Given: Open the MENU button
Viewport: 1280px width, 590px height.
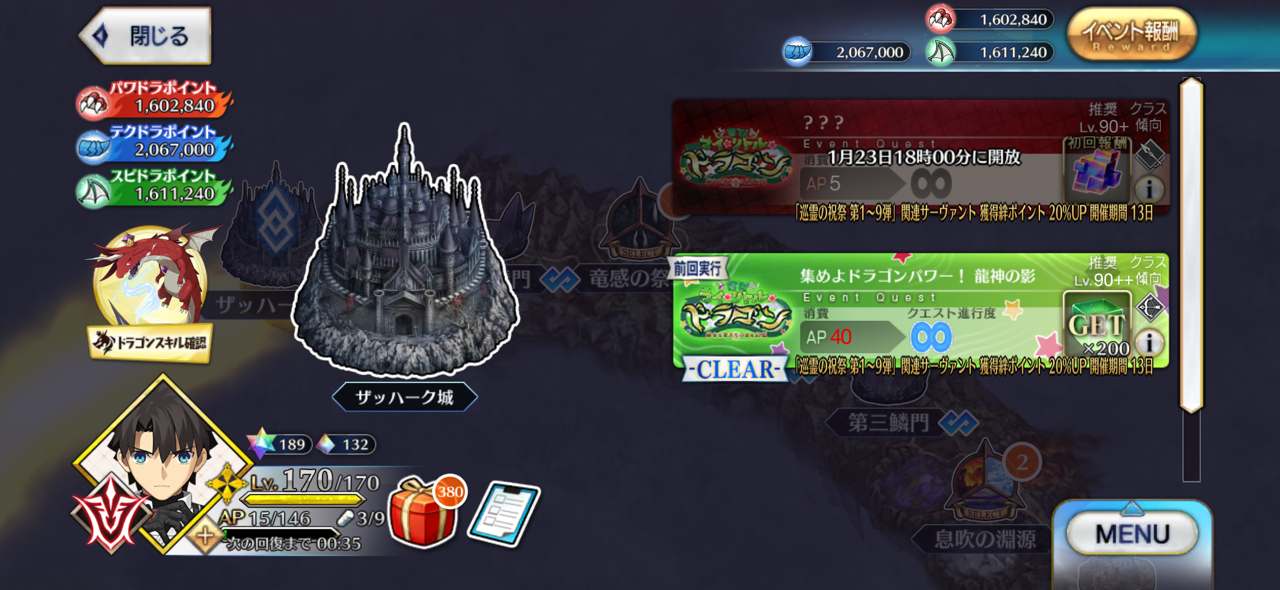Looking at the screenshot, I should [1131, 533].
